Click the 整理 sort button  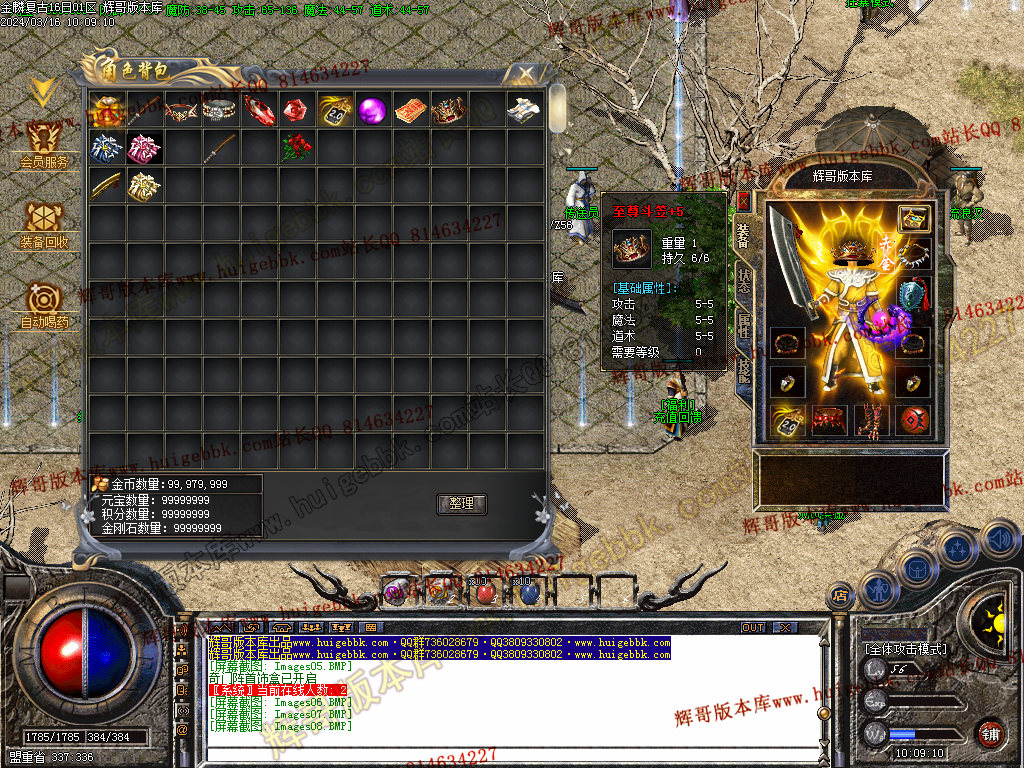coord(461,504)
